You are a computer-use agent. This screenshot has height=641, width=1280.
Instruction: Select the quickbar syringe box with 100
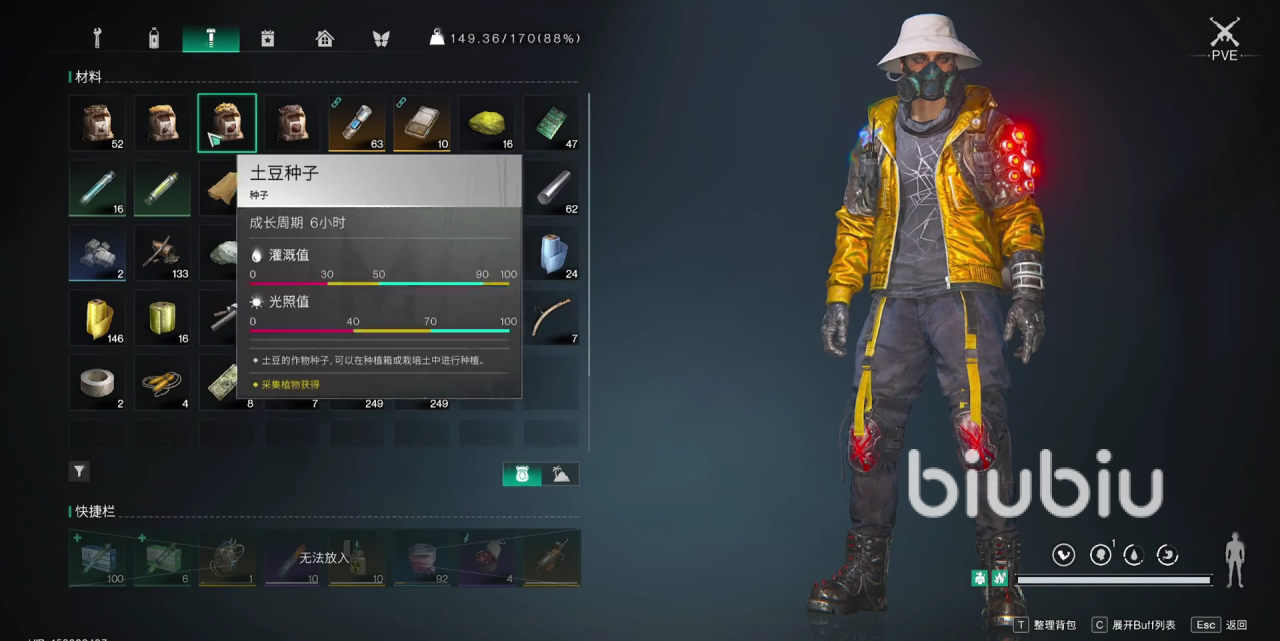point(98,558)
